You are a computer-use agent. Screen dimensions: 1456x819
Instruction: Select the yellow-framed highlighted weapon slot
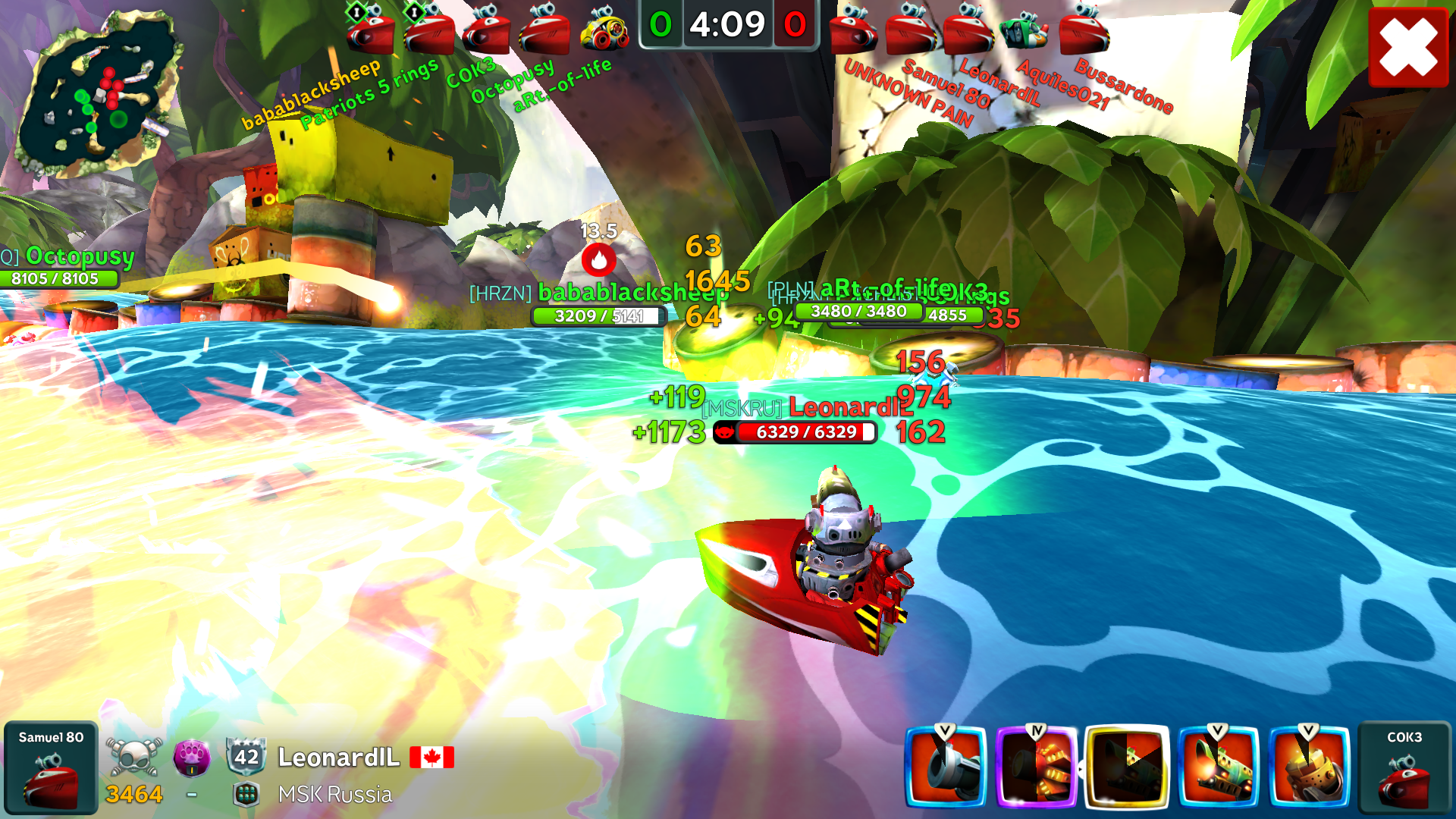(1128, 766)
